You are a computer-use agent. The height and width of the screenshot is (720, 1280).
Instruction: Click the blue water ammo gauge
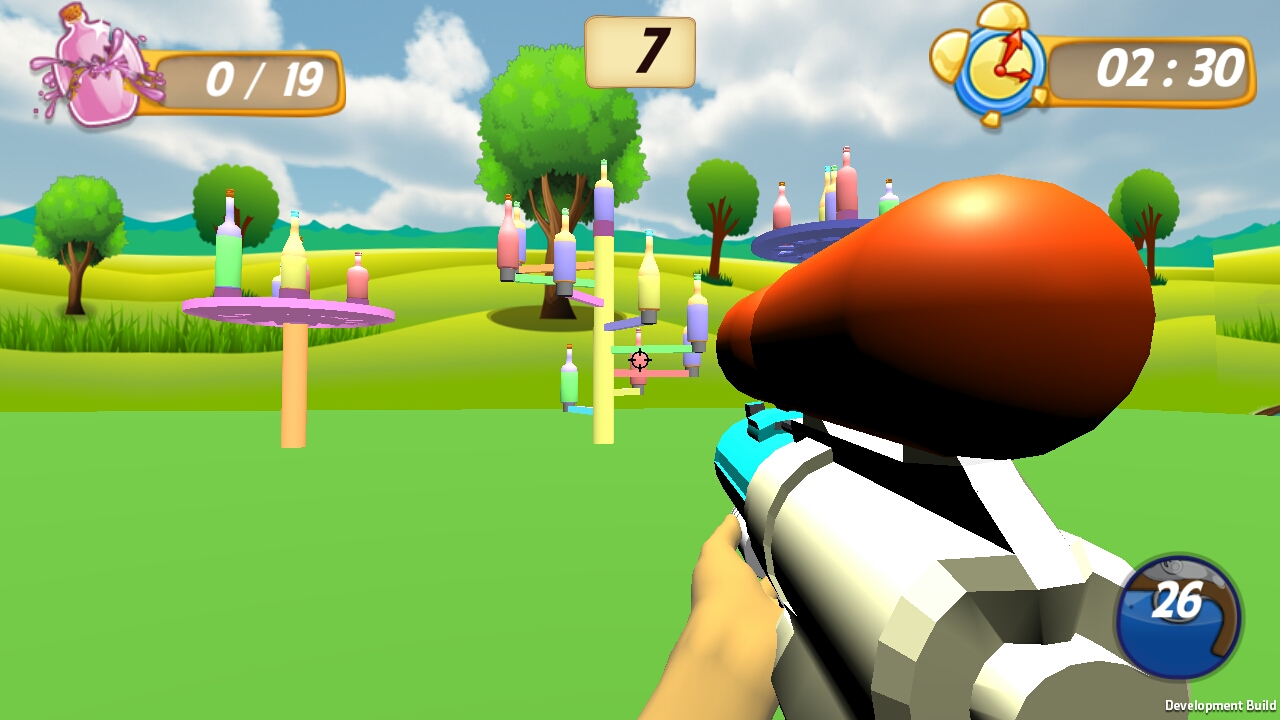[x=1178, y=617]
